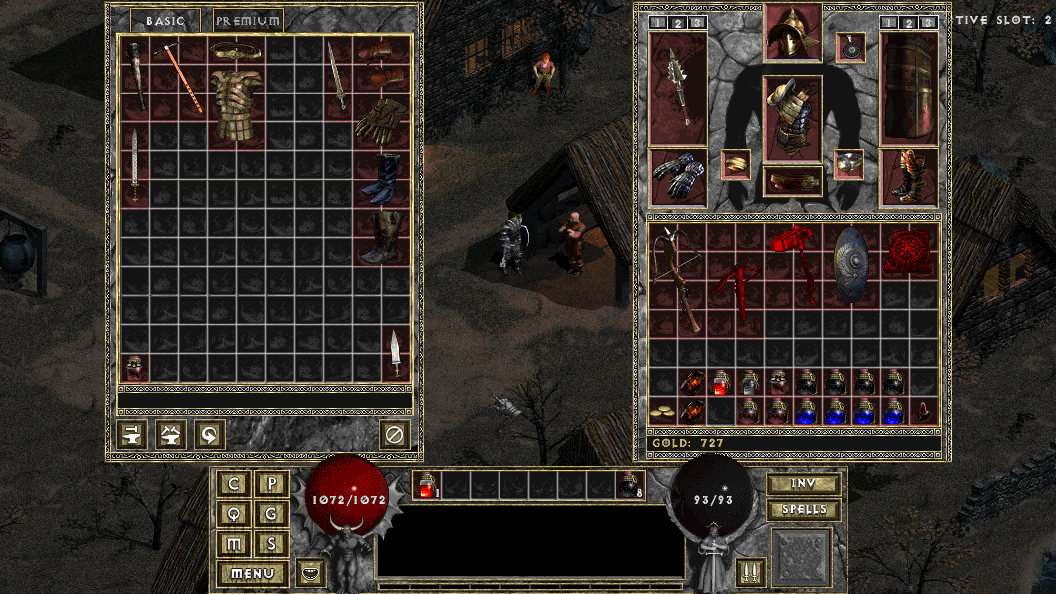
Task: Choose the dagger in the shop grid
Action: click(396, 352)
